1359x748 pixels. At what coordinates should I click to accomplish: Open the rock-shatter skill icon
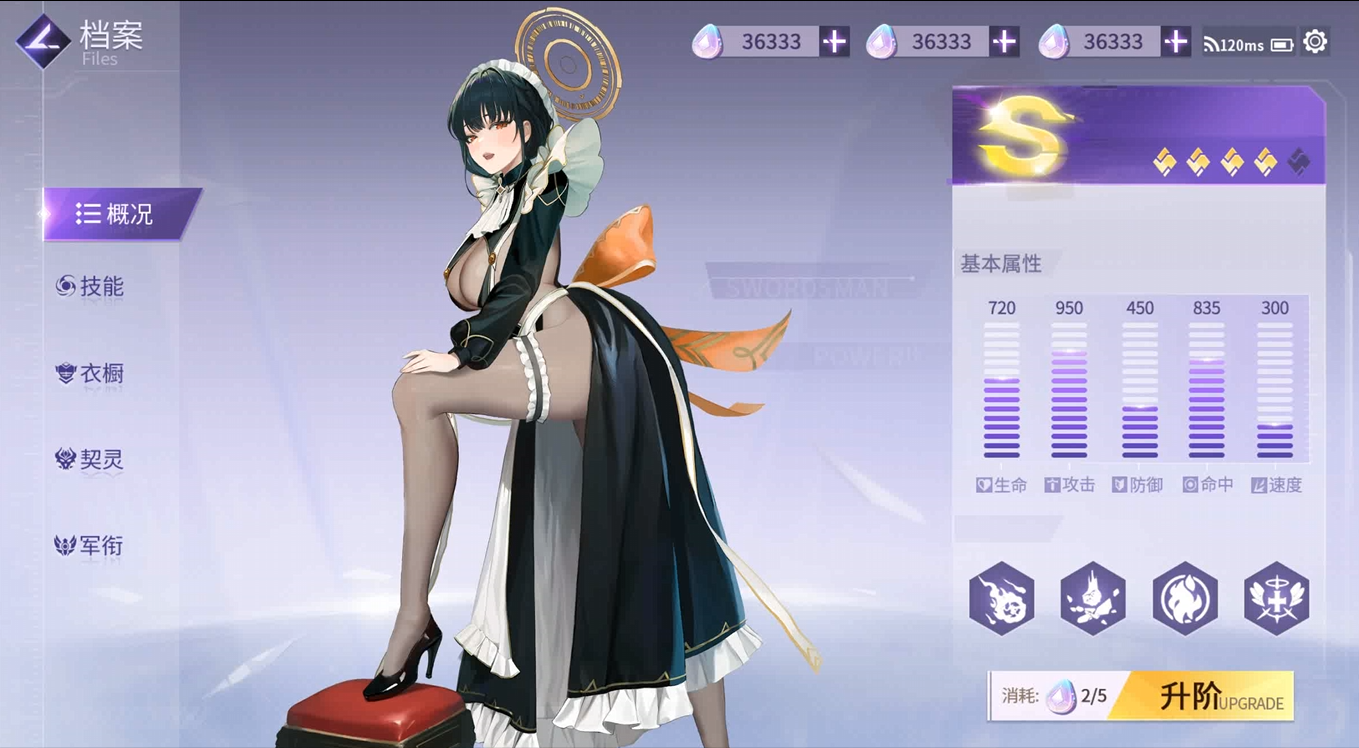[1094, 598]
